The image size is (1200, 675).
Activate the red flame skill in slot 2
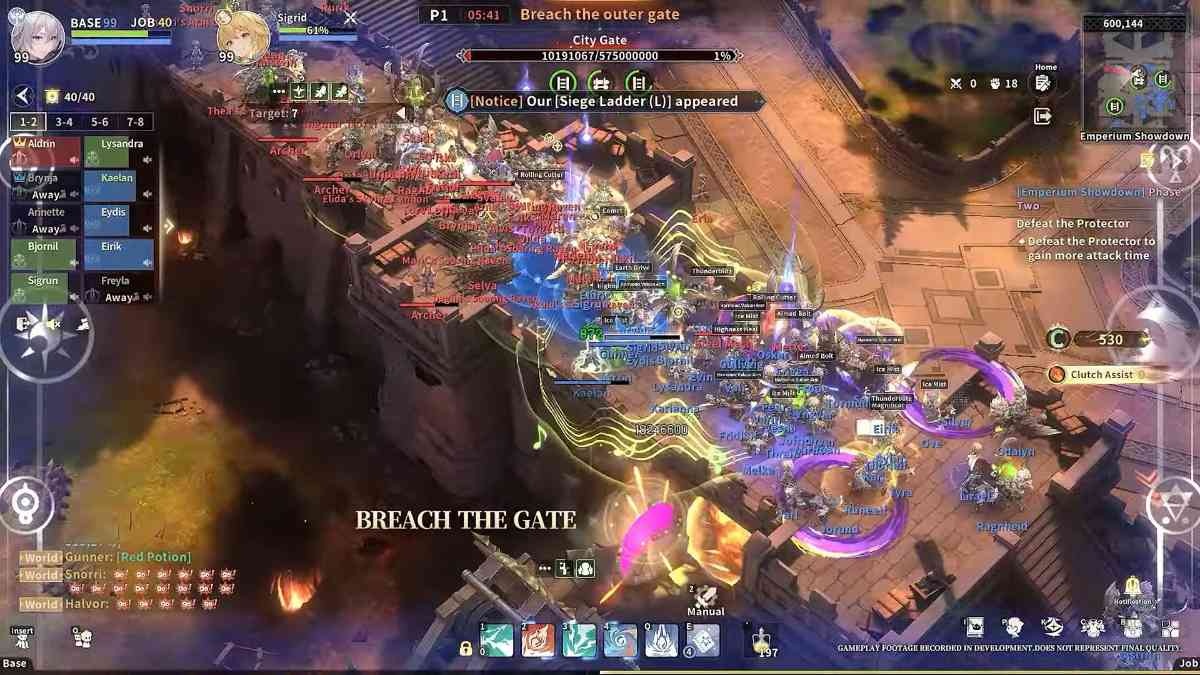pyautogui.click(x=538, y=640)
